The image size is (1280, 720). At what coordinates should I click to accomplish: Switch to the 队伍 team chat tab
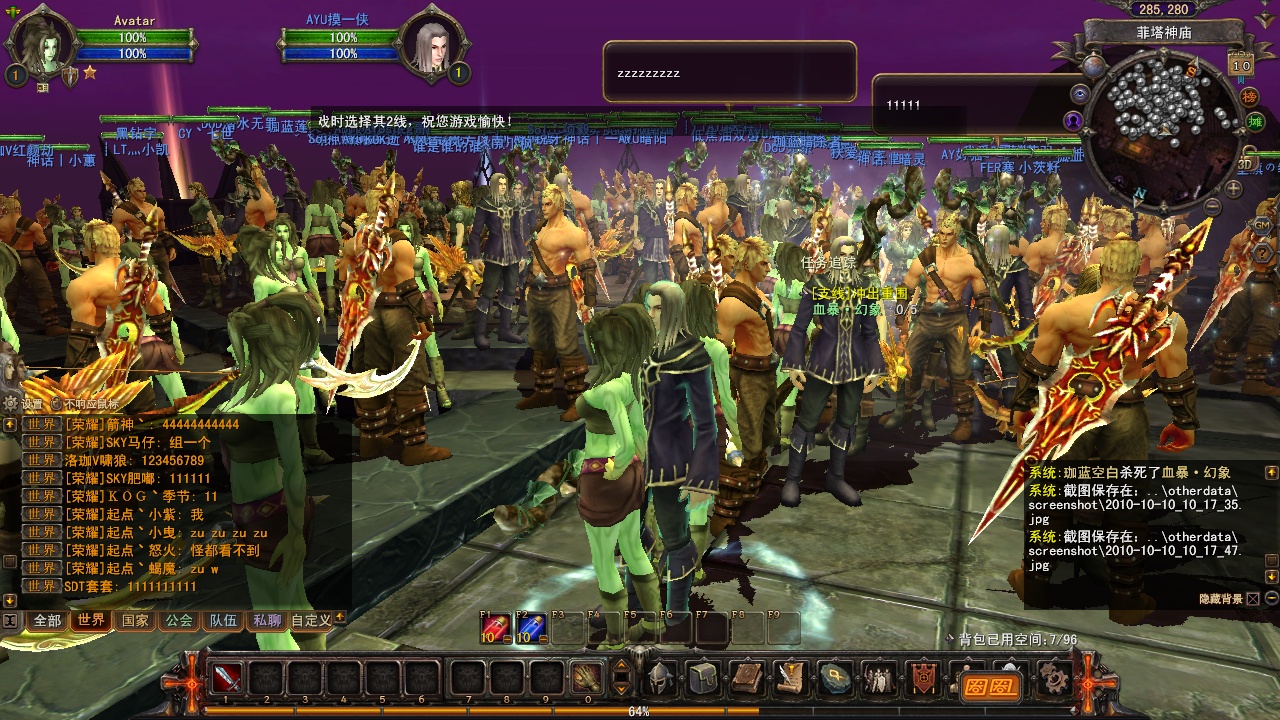(x=223, y=620)
